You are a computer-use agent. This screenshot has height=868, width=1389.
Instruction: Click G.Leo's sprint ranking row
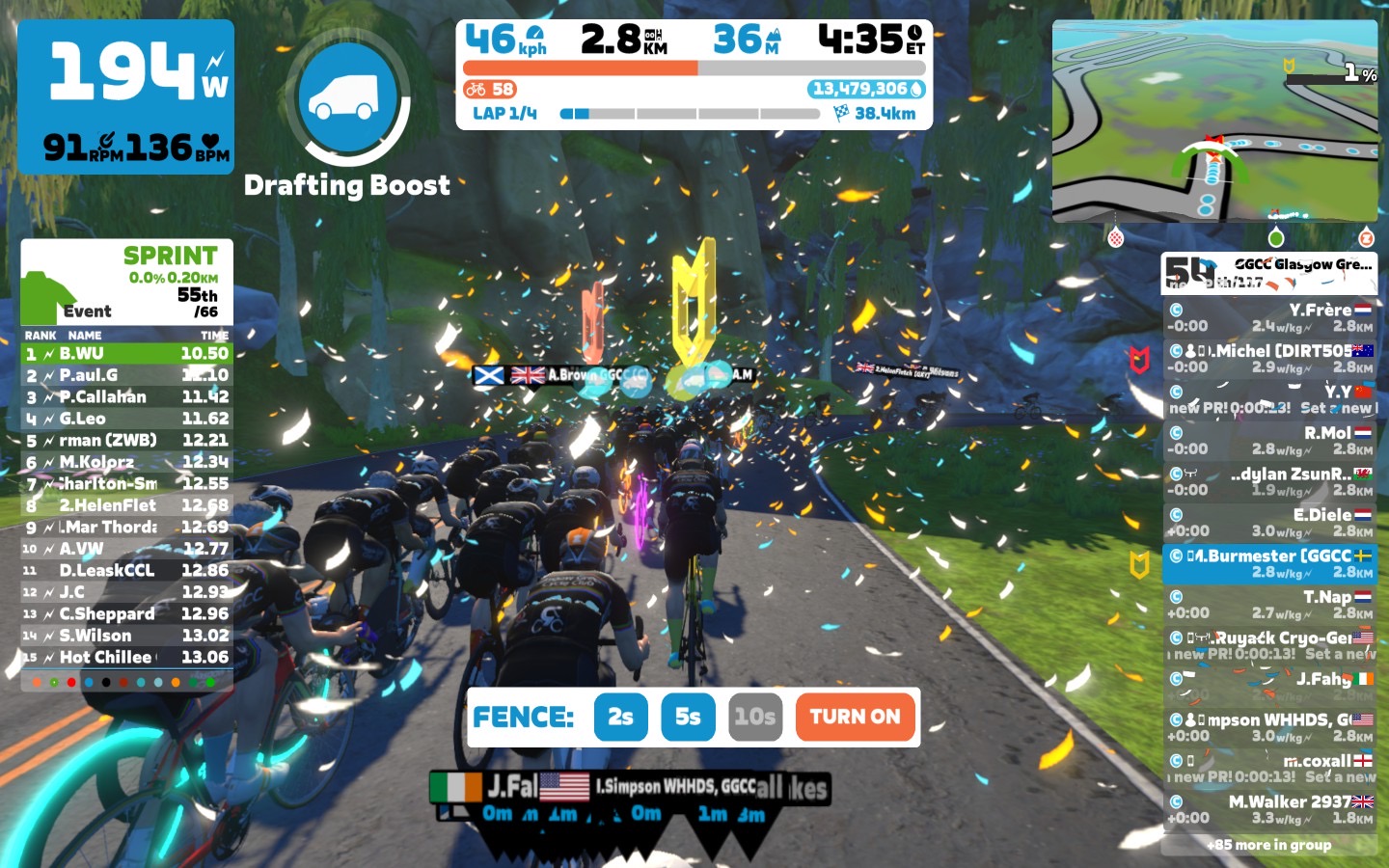tap(127, 419)
